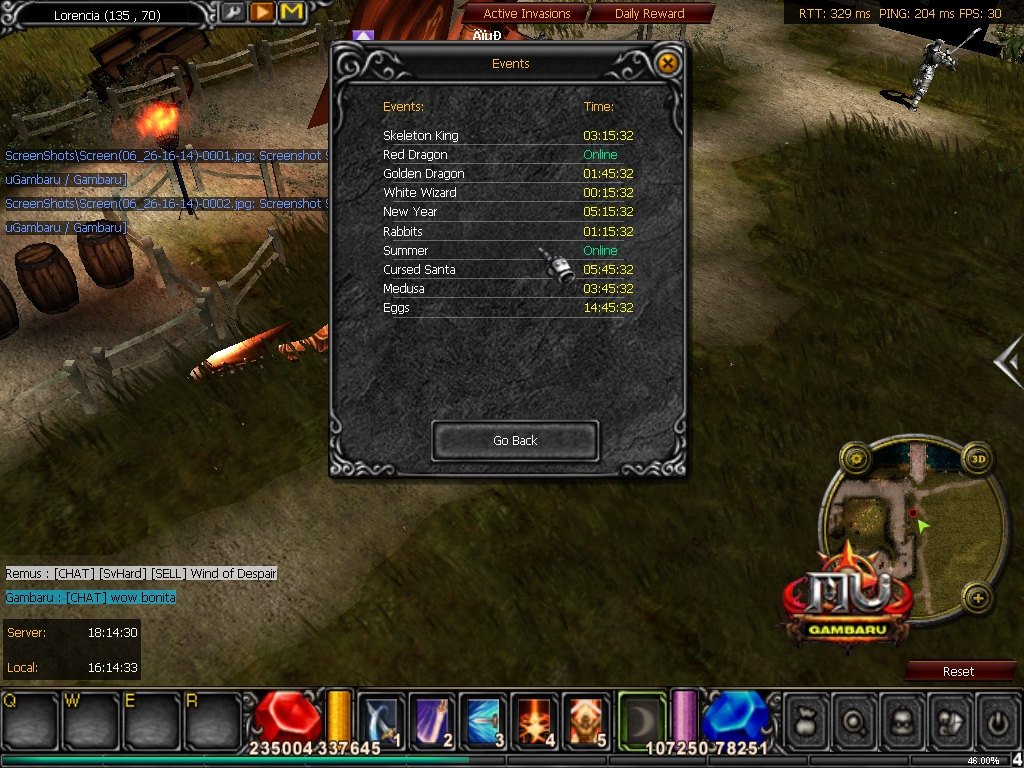Open the Active Invasions tab
Viewport: 1024px width, 768px height.
(526, 14)
